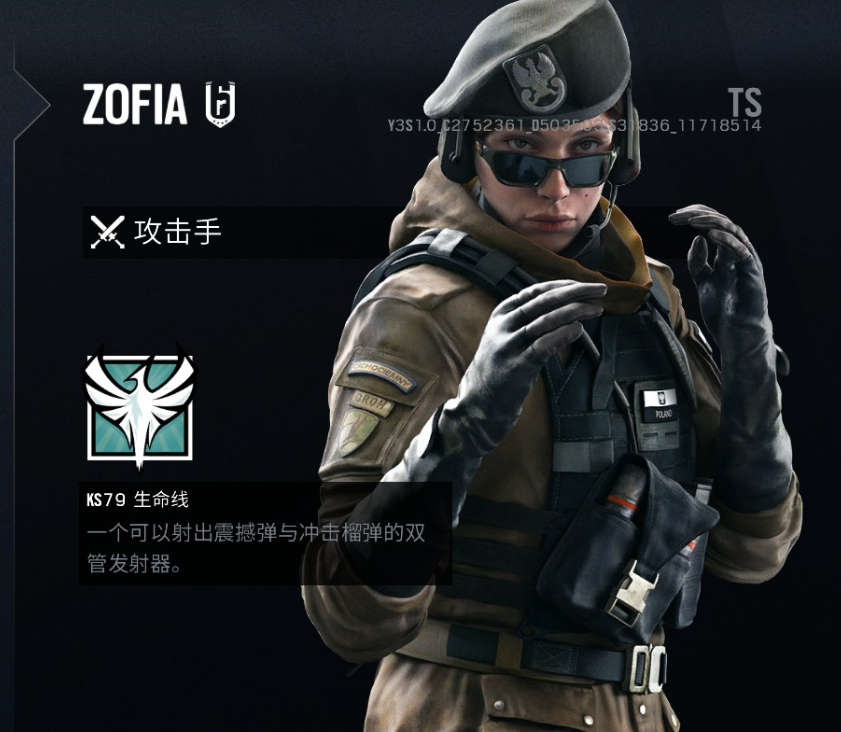
Task: Click the Rainbow Six logo beside ZOFIA
Action: pos(220,105)
